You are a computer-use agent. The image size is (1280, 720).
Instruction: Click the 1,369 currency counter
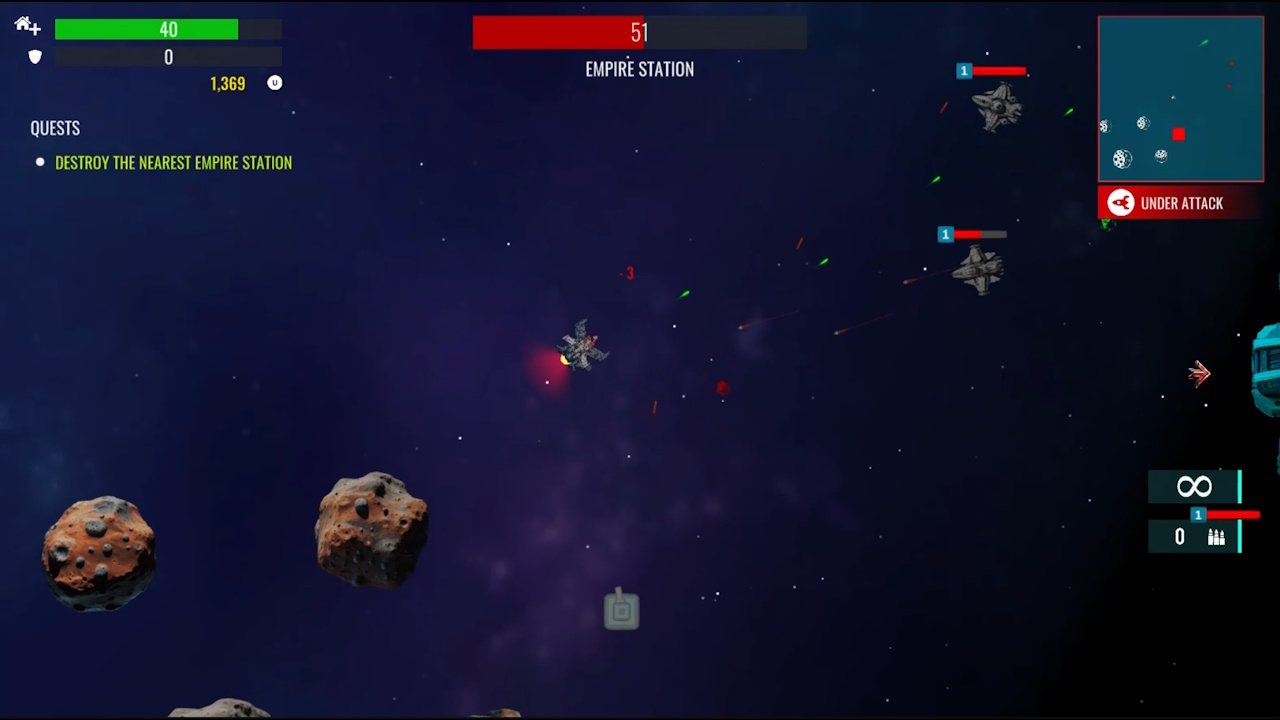click(x=227, y=83)
